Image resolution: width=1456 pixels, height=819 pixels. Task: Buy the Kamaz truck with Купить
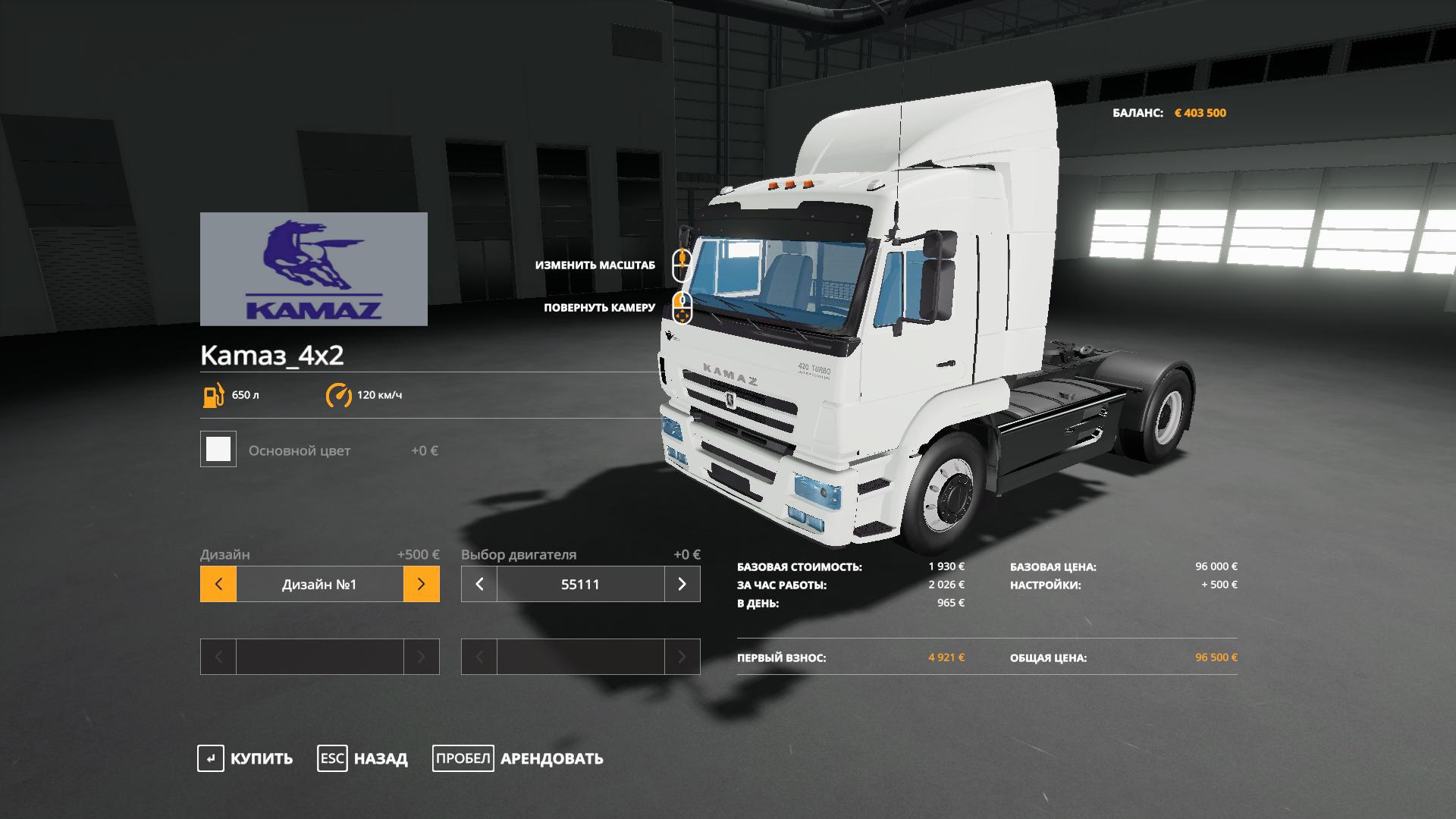(x=245, y=758)
